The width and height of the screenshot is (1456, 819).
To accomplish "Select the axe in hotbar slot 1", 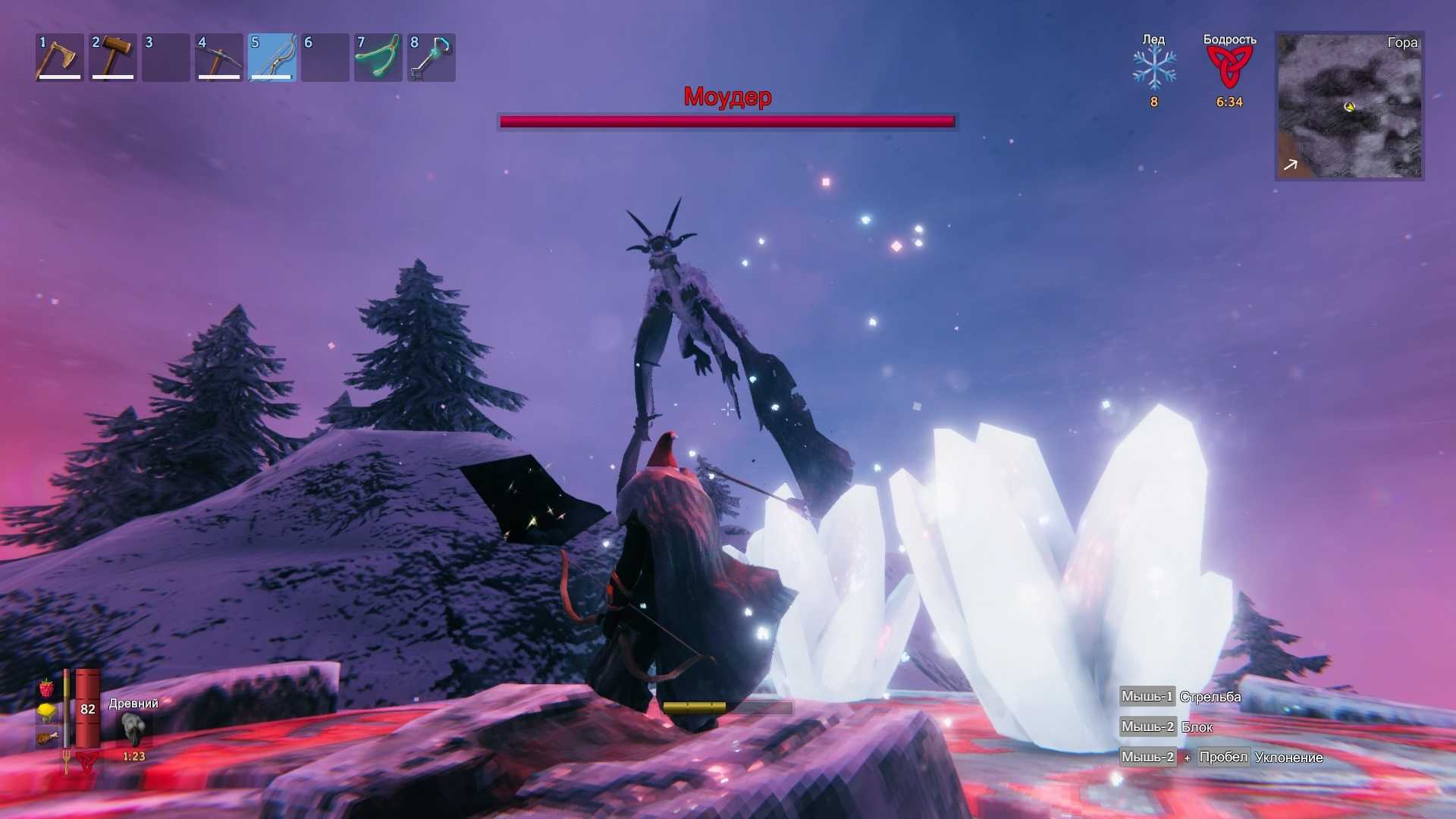I will coord(59,58).
